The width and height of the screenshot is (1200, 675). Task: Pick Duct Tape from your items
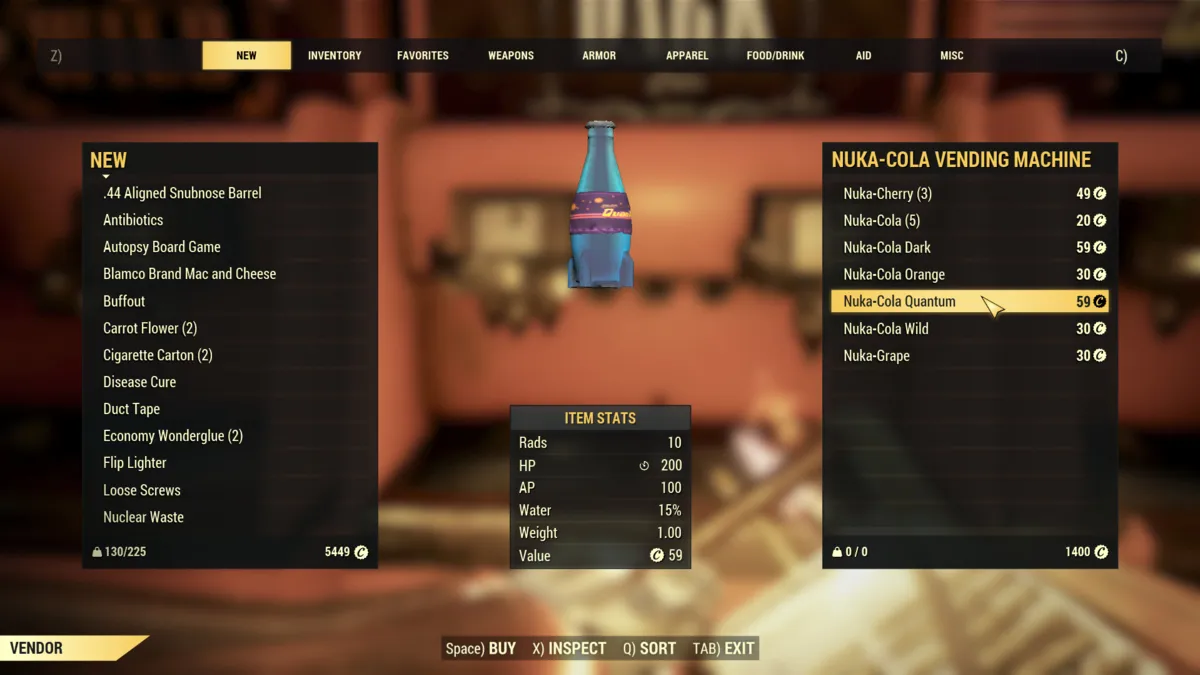(x=131, y=409)
